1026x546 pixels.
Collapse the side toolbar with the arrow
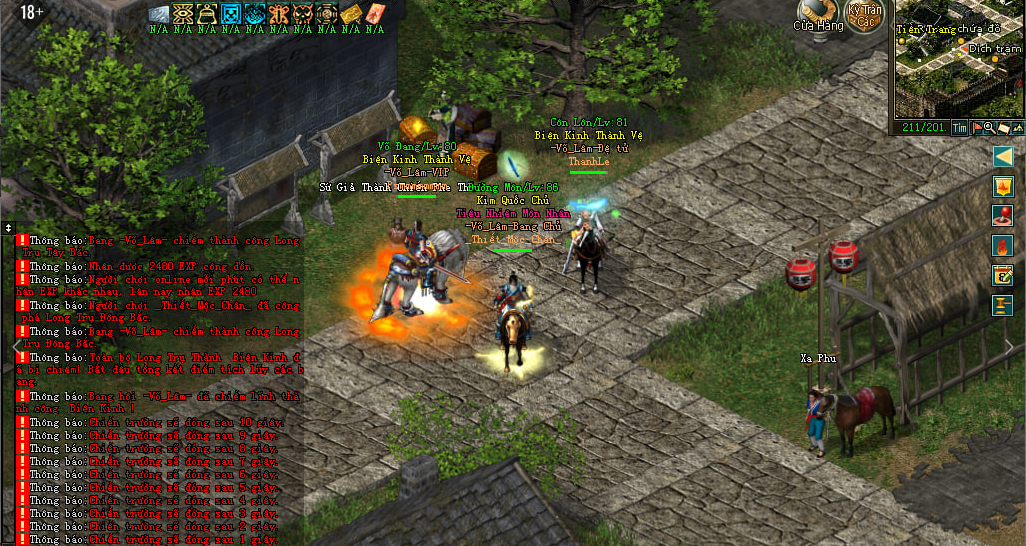click(1003, 156)
